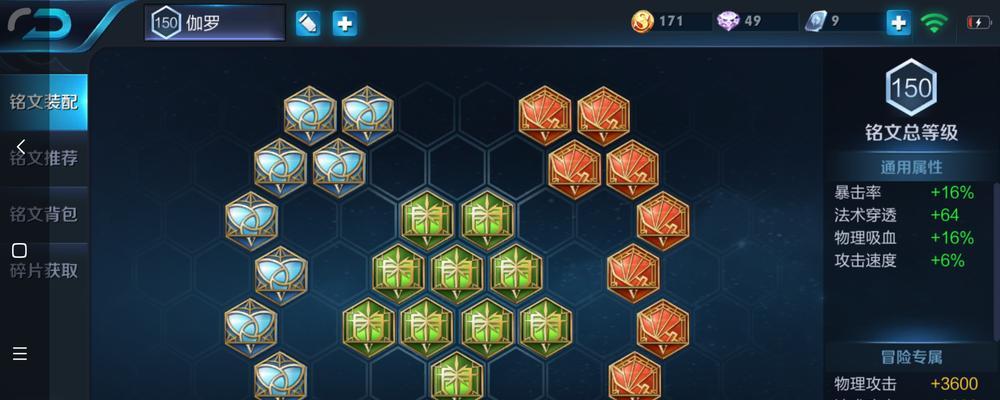Add currency with the top-right plus button

(x=899, y=22)
